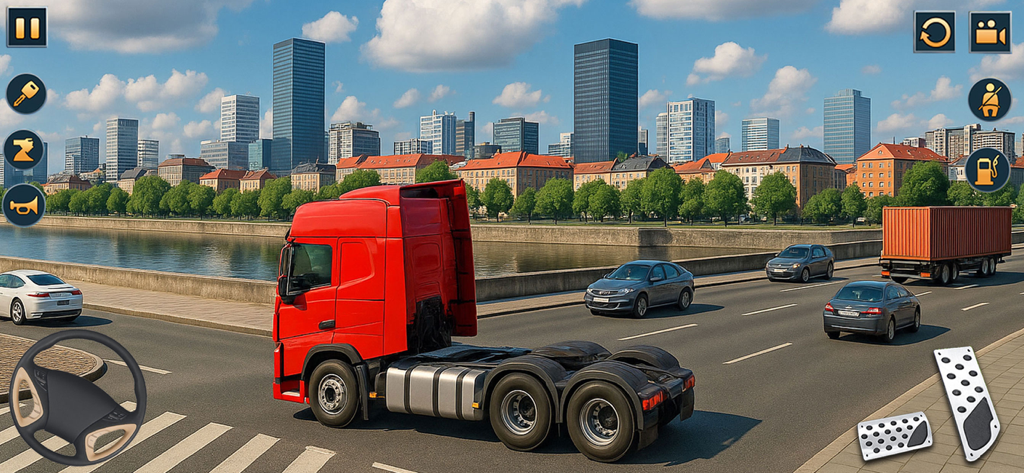
Task: Activate the trailer coupling icon
Action: tap(24, 149)
